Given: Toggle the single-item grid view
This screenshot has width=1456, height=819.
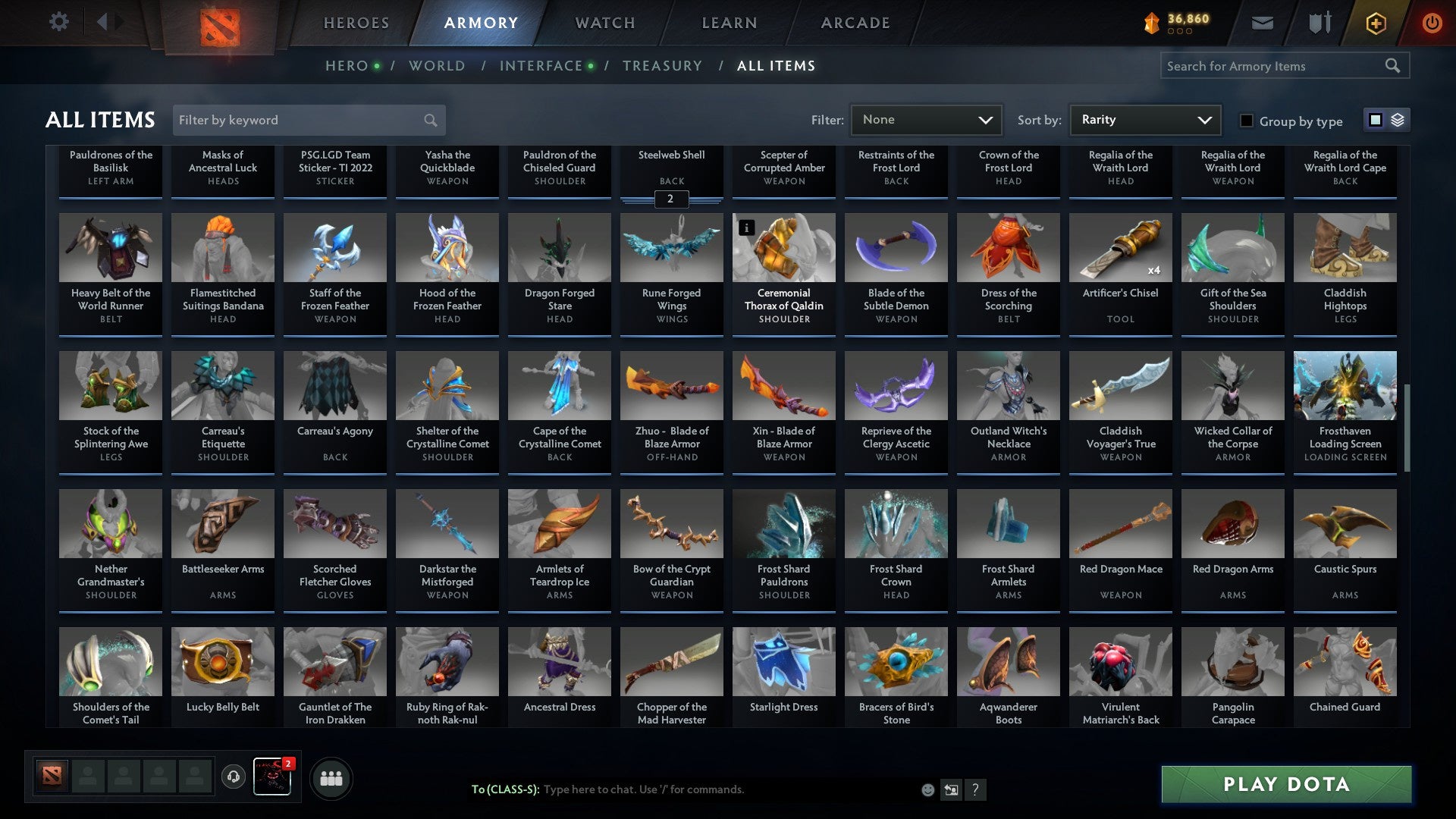Looking at the screenshot, I should pyautogui.click(x=1374, y=120).
